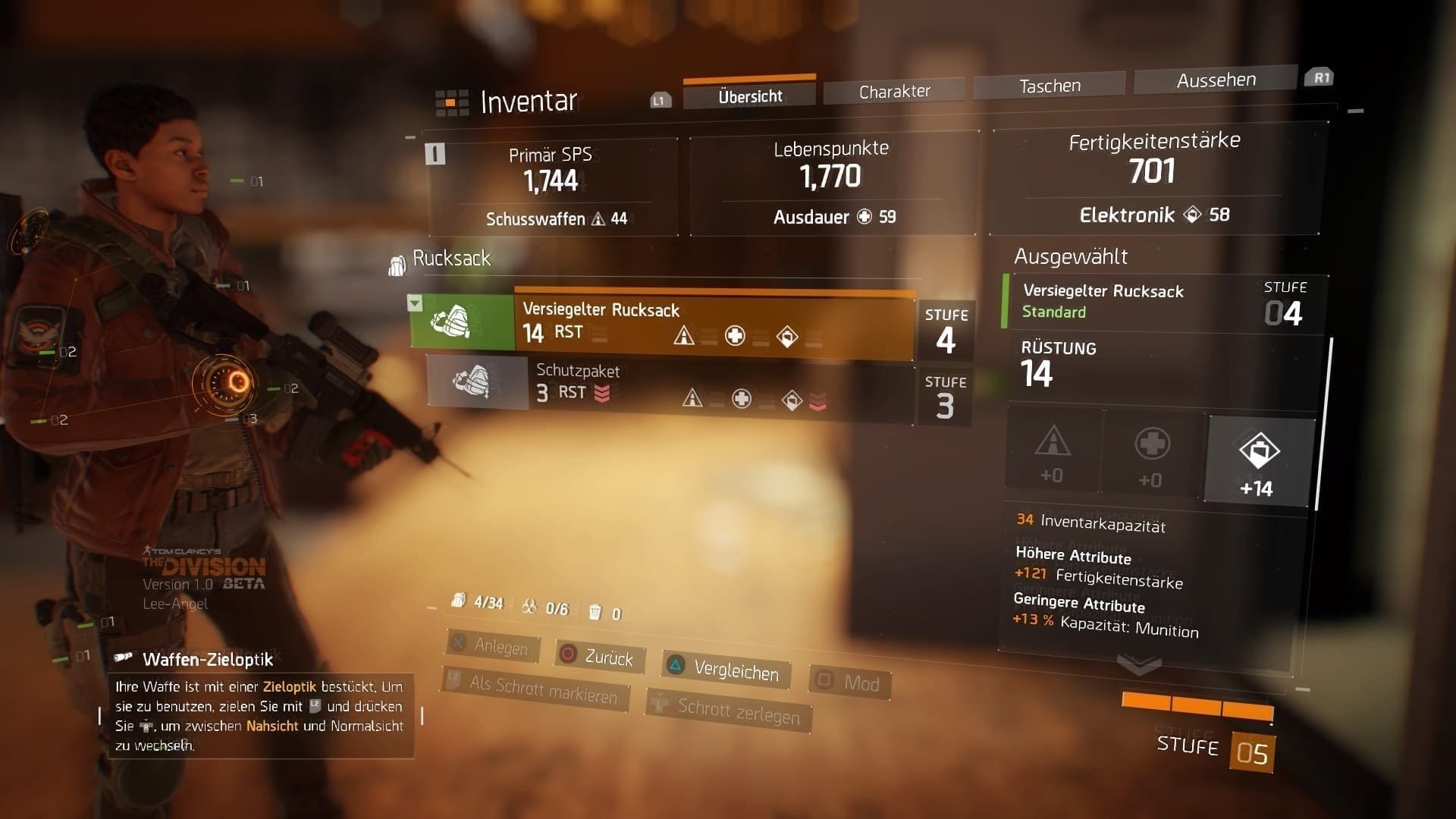Expand details with the down arrow
Viewport: 1456px width, 819px height.
[x=1139, y=665]
